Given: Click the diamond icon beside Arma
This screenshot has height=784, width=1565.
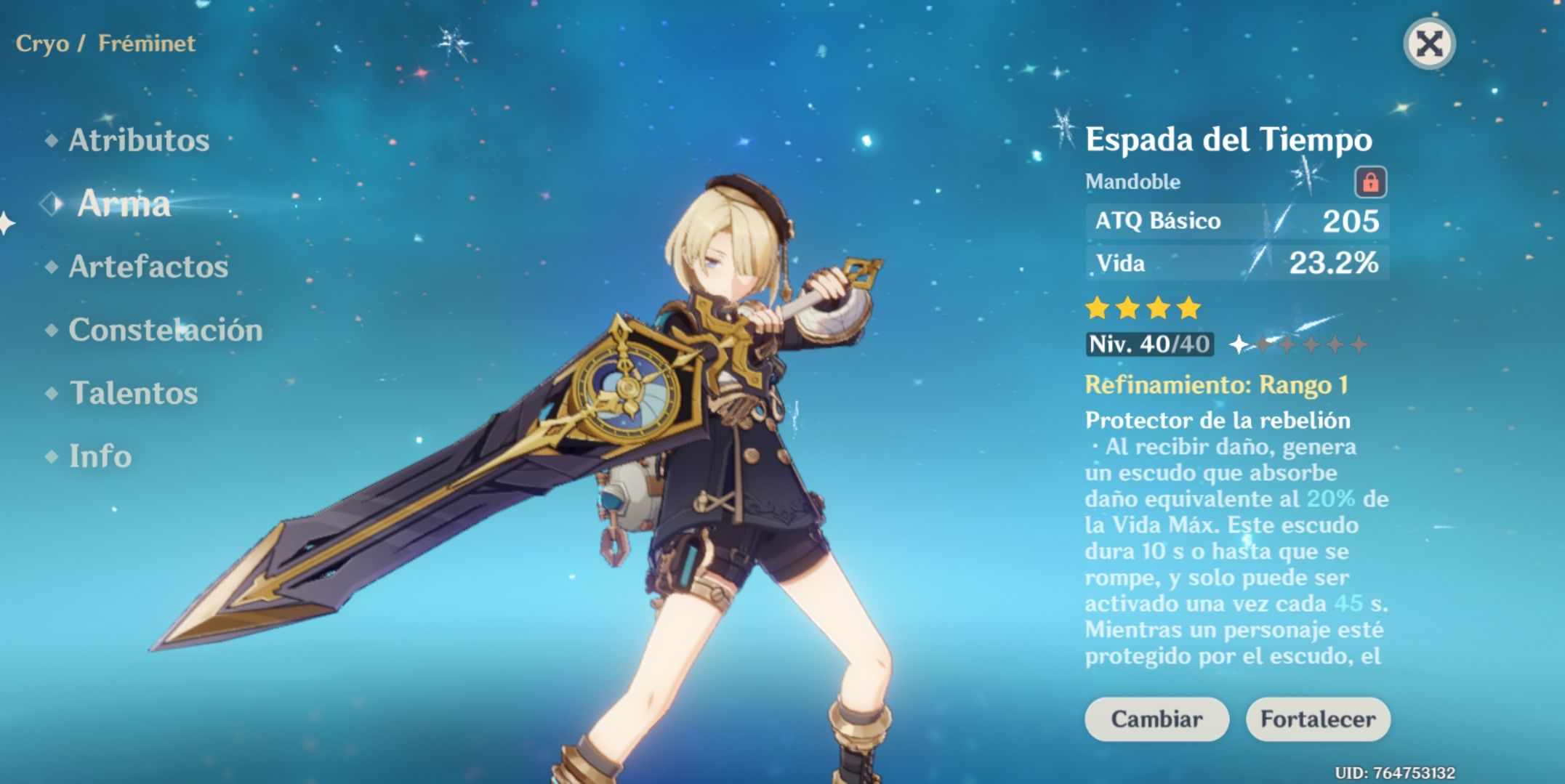Looking at the screenshot, I should coord(52,204).
